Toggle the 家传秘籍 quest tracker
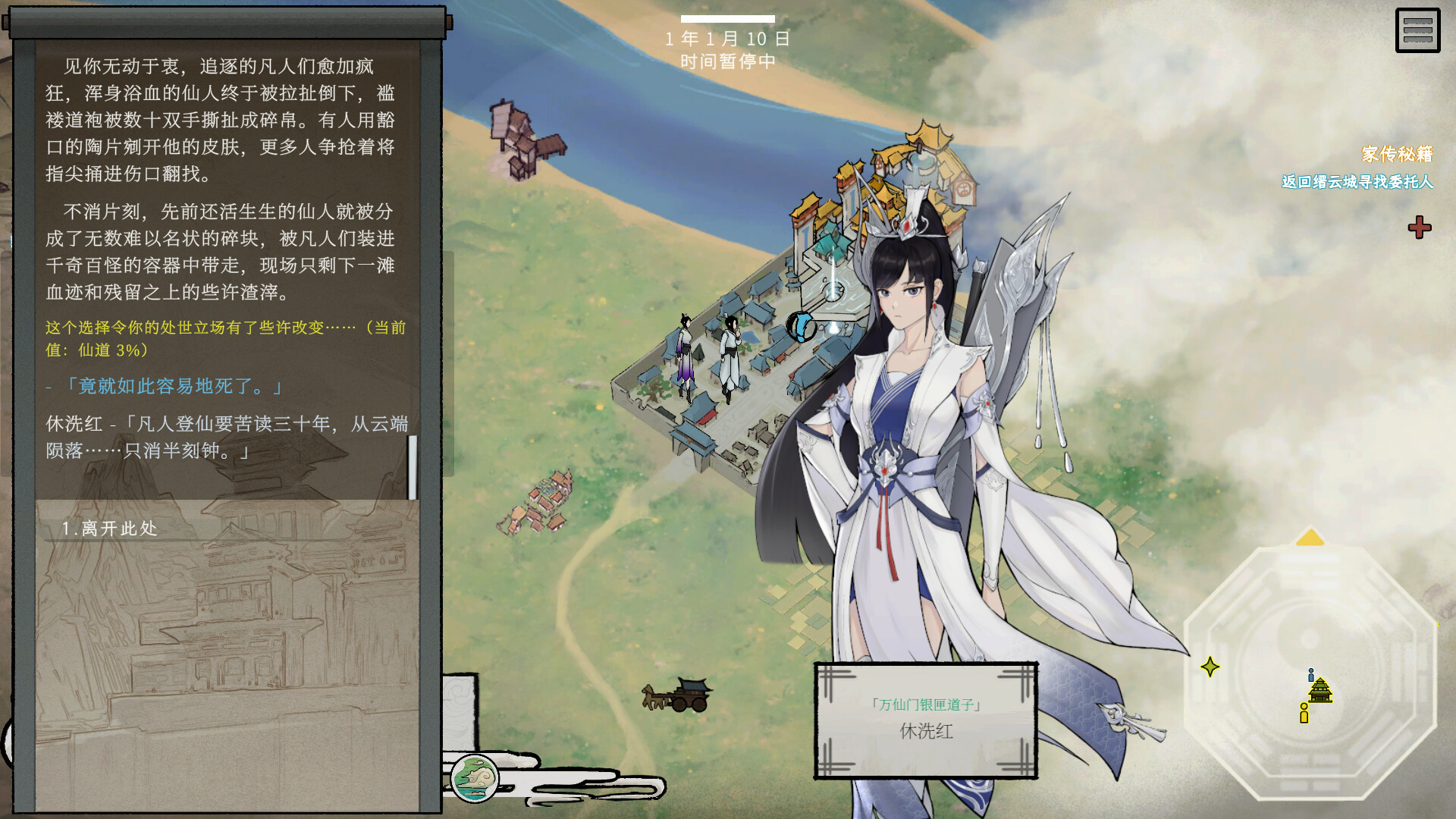 (1395, 152)
